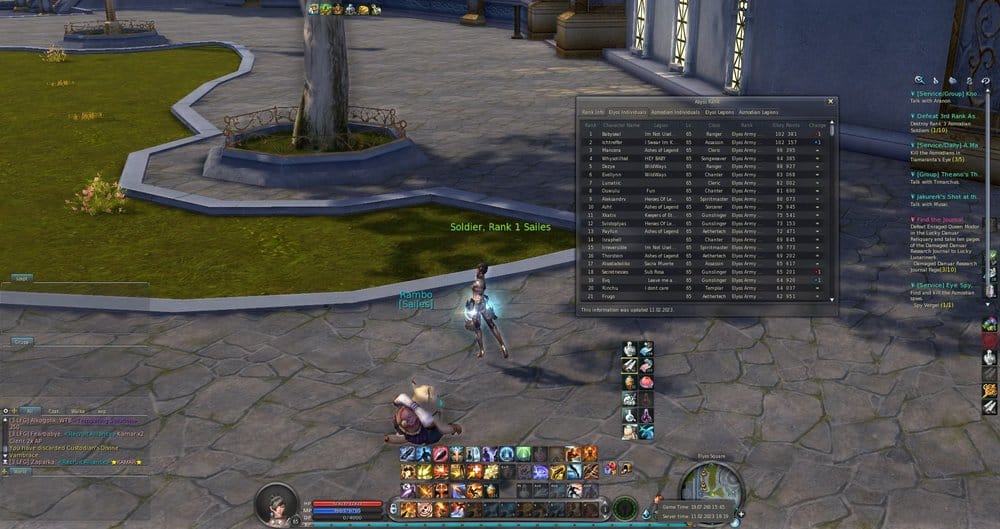Show the Asmodian Individuals ranking tab
The image size is (1000, 529).
point(677,112)
